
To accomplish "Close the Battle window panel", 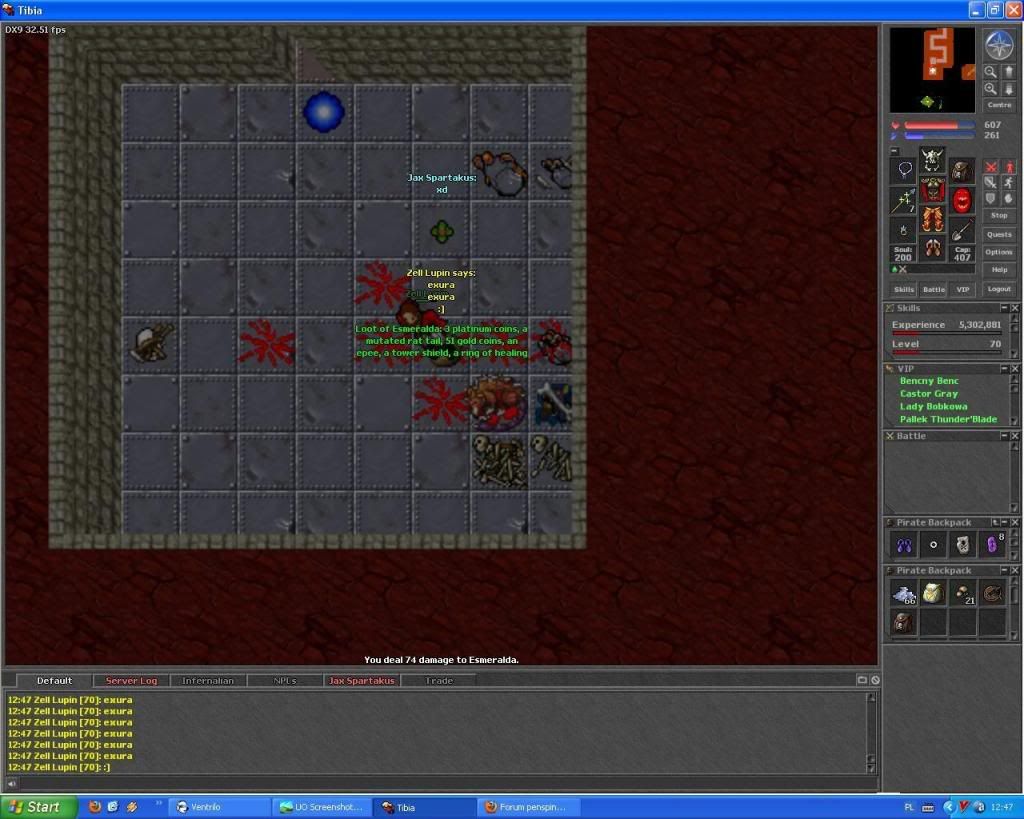I will (1016, 436).
